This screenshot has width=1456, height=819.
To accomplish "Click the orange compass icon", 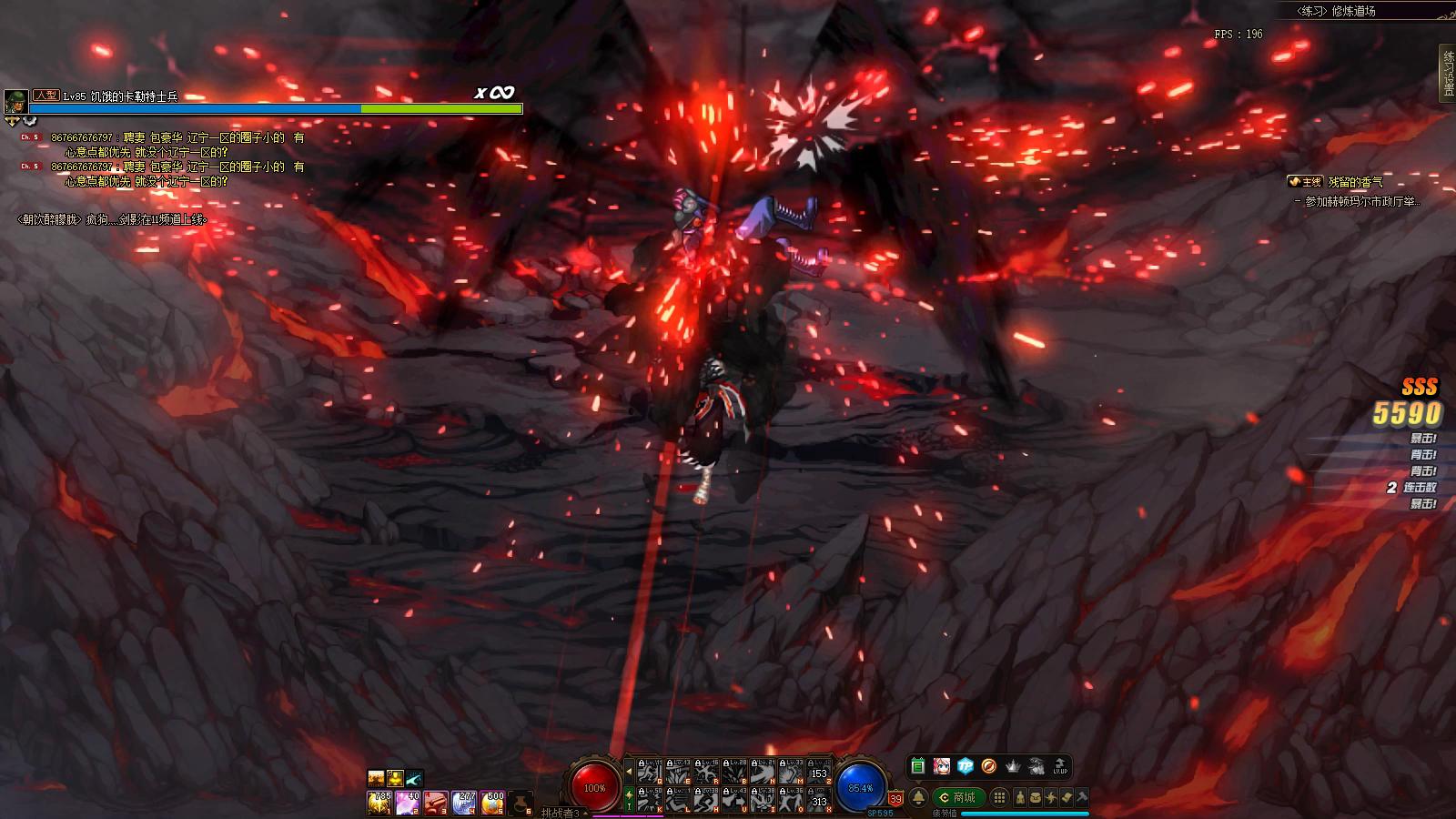I will point(988,766).
